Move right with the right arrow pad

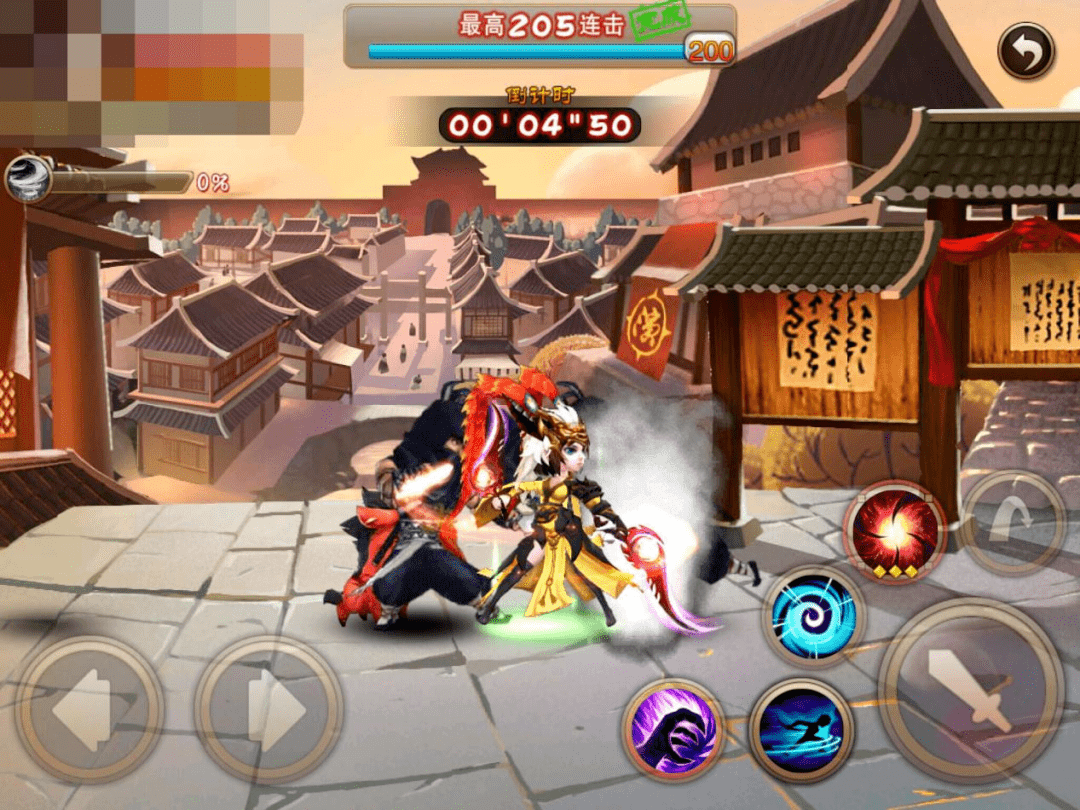(268, 709)
